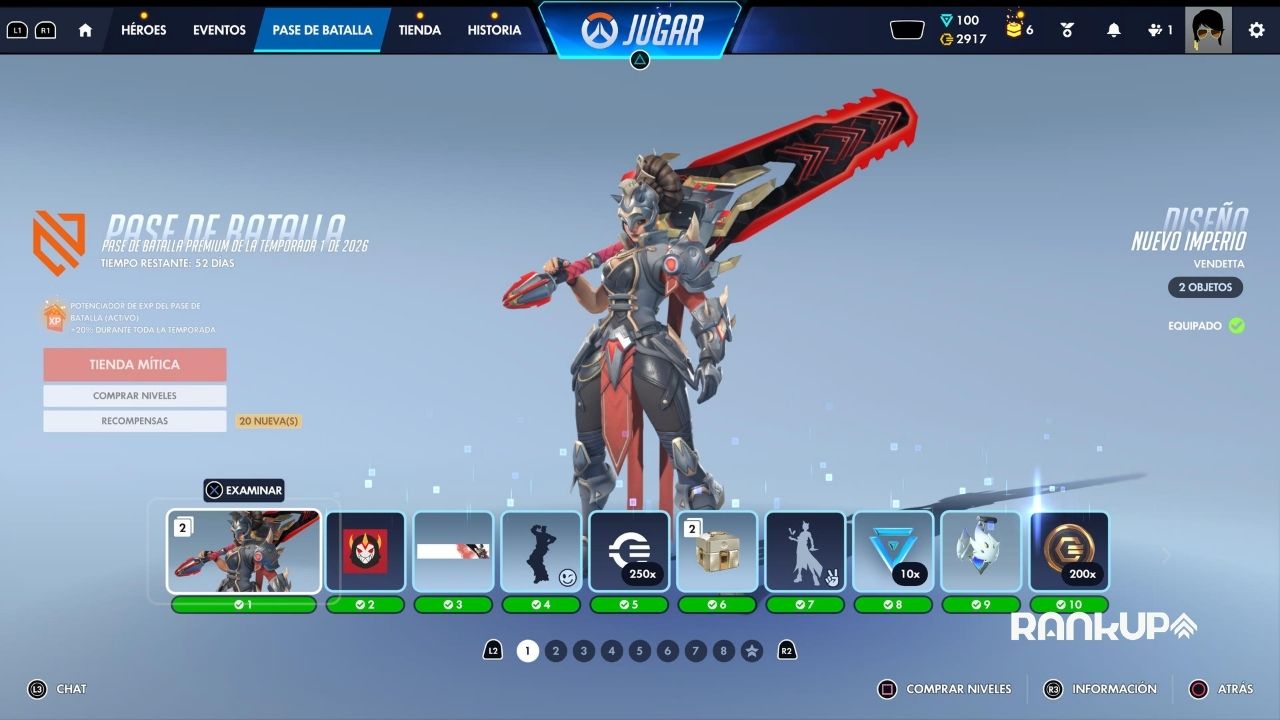Pick the tier 10 200x gold coins reward

click(1069, 552)
